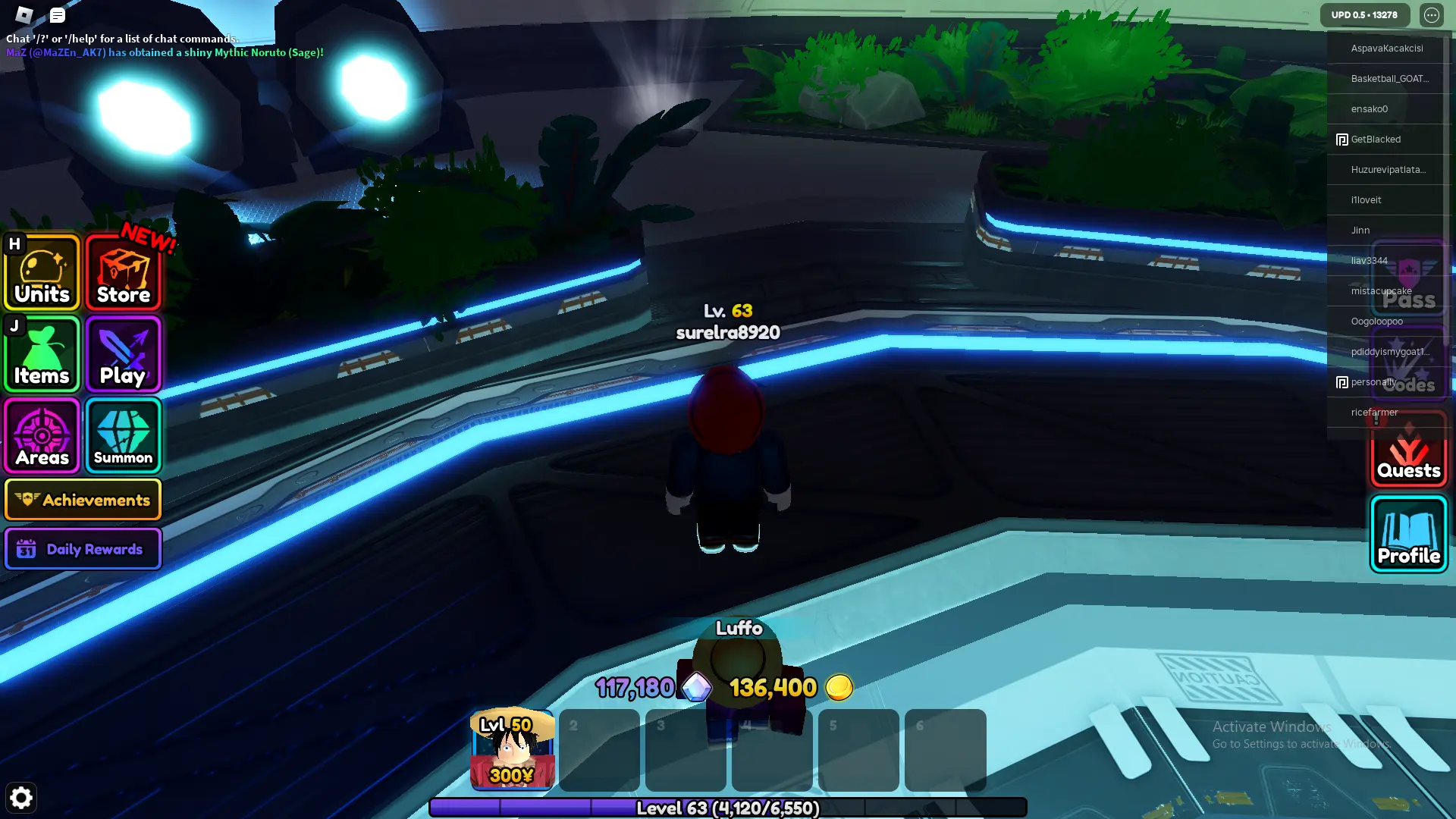1456x819 pixels.
Task: Open the Achievements screen
Action: 83,500
